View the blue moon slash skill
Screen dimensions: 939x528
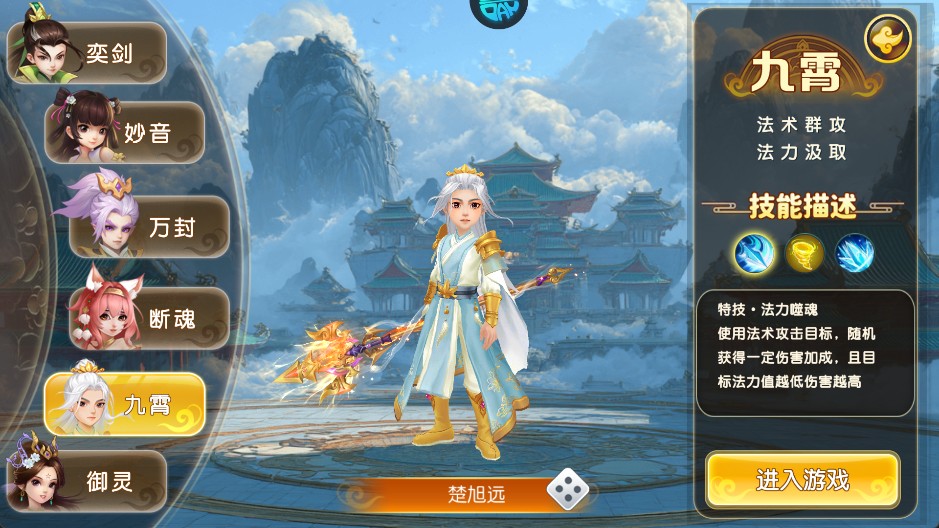pyautogui.click(x=754, y=252)
